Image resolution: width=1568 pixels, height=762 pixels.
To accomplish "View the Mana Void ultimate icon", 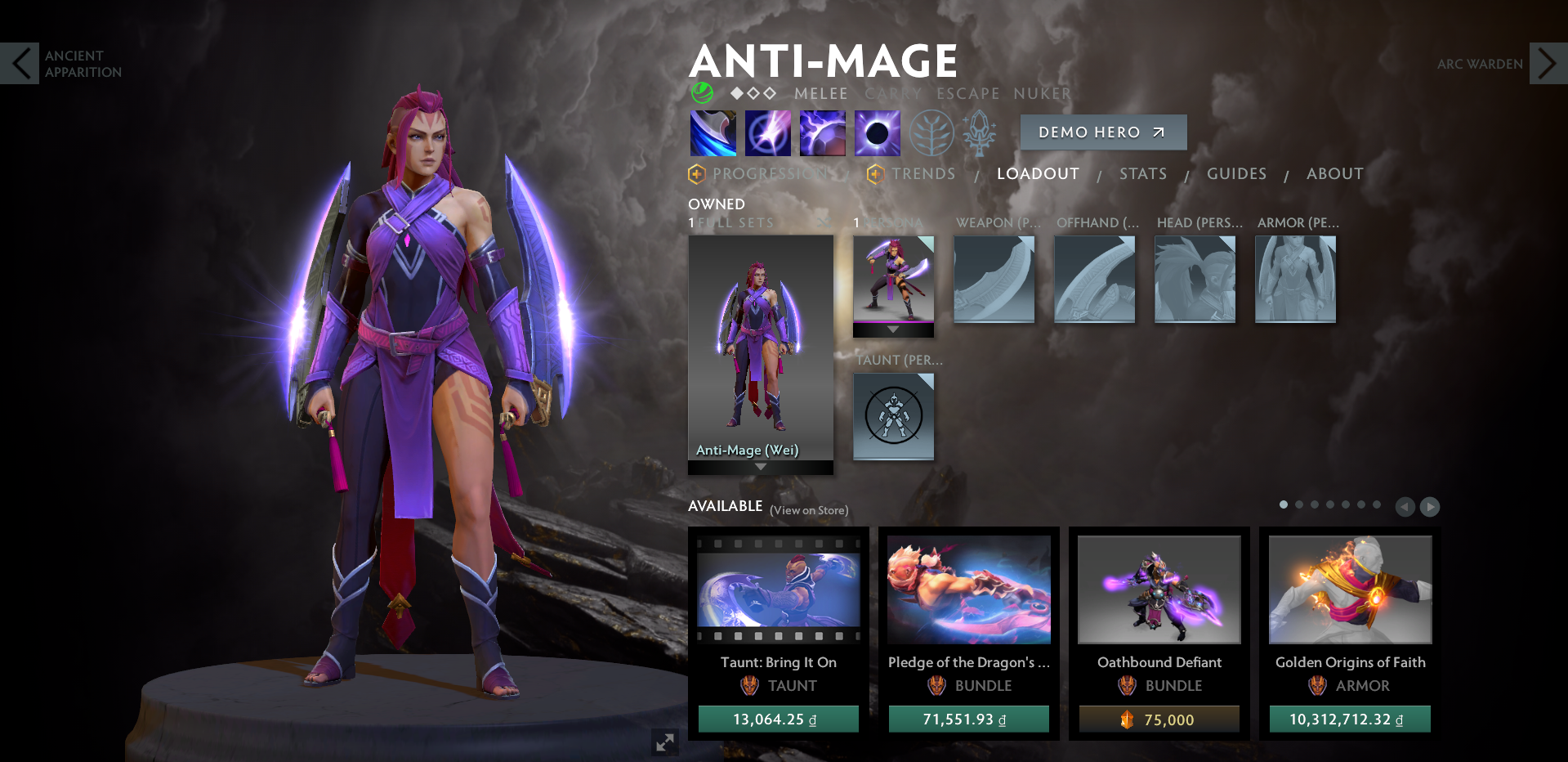I will coord(877,132).
